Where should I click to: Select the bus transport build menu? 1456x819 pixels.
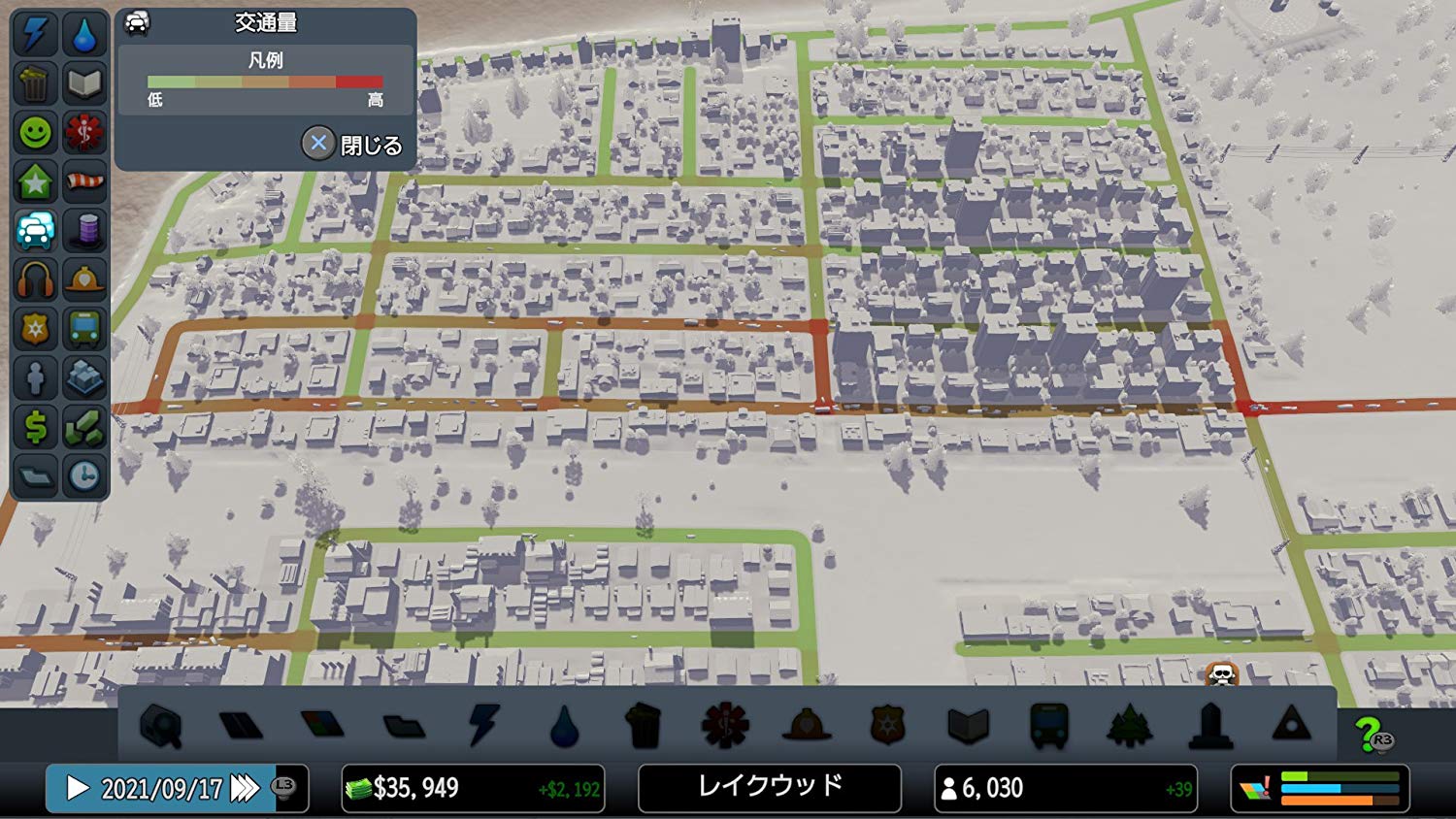[x=1048, y=726]
